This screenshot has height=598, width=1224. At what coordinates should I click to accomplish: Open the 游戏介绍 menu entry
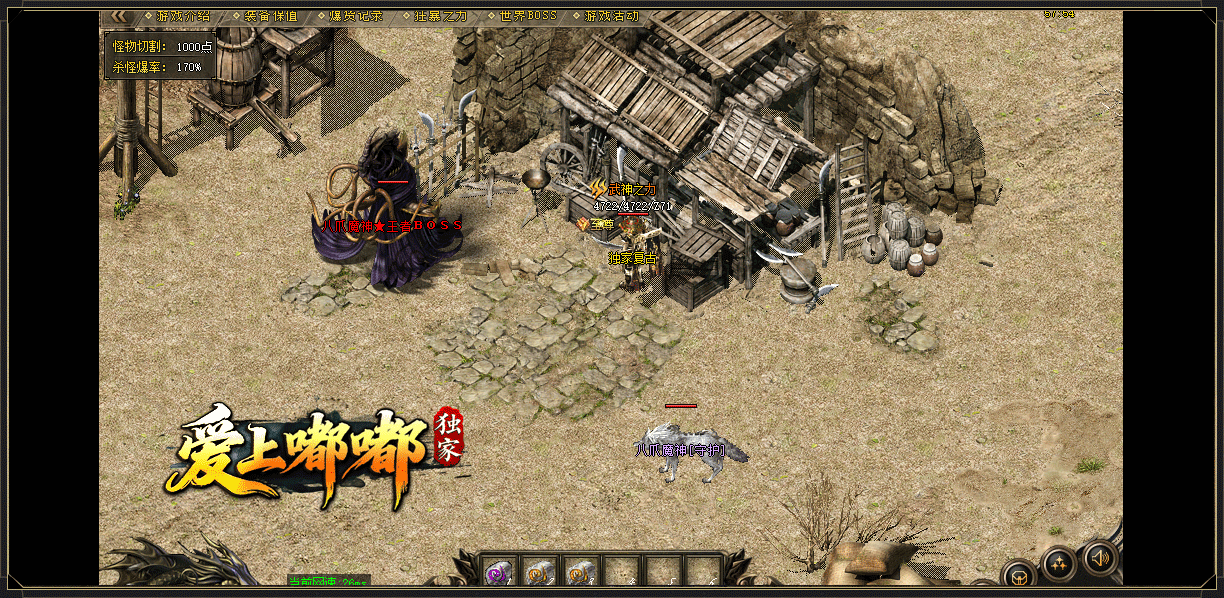pyautogui.click(x=183, y=16)
